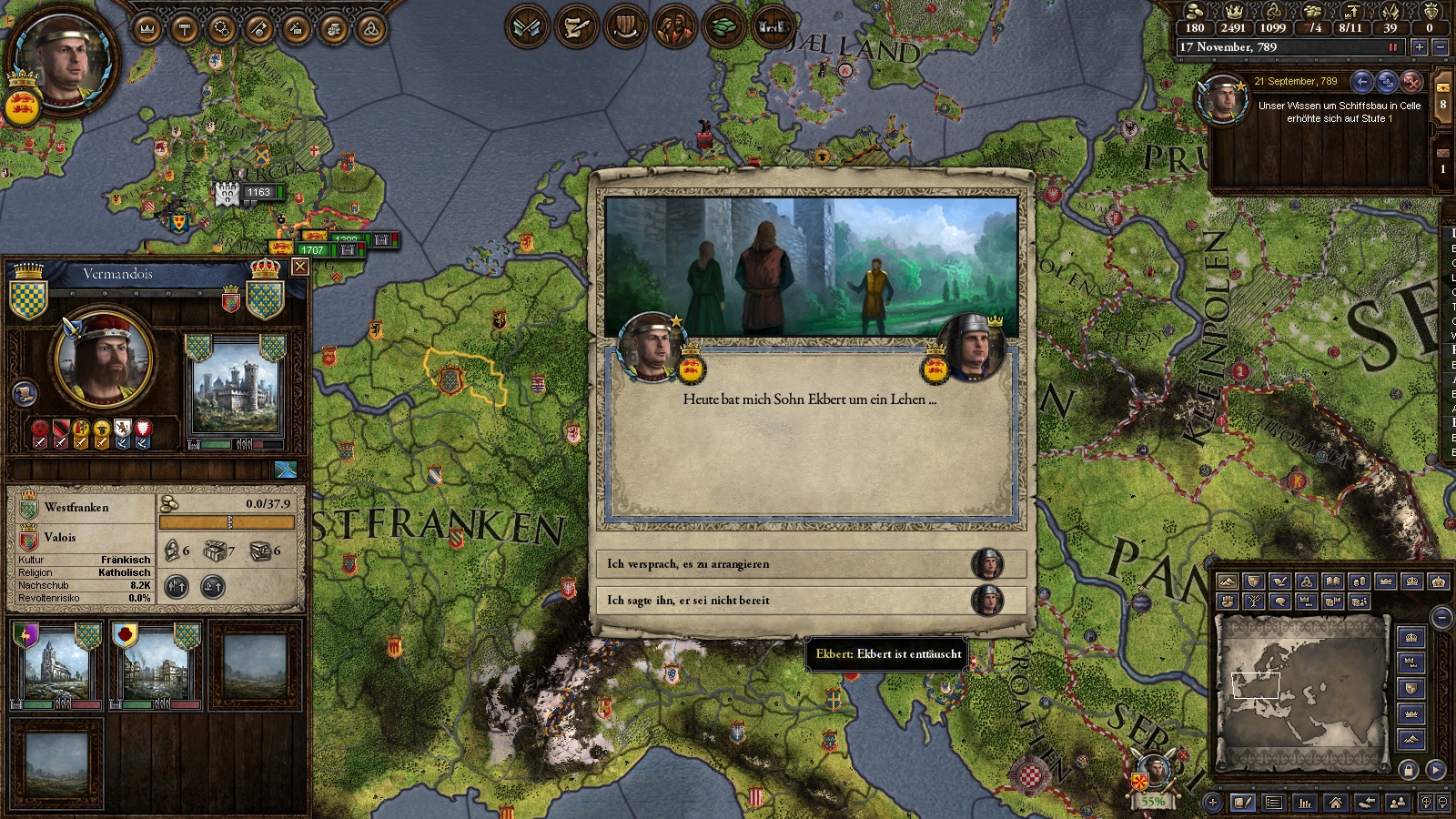Open the crossed flags military button
Viewport: 1456px width, 819px height.
527,27
